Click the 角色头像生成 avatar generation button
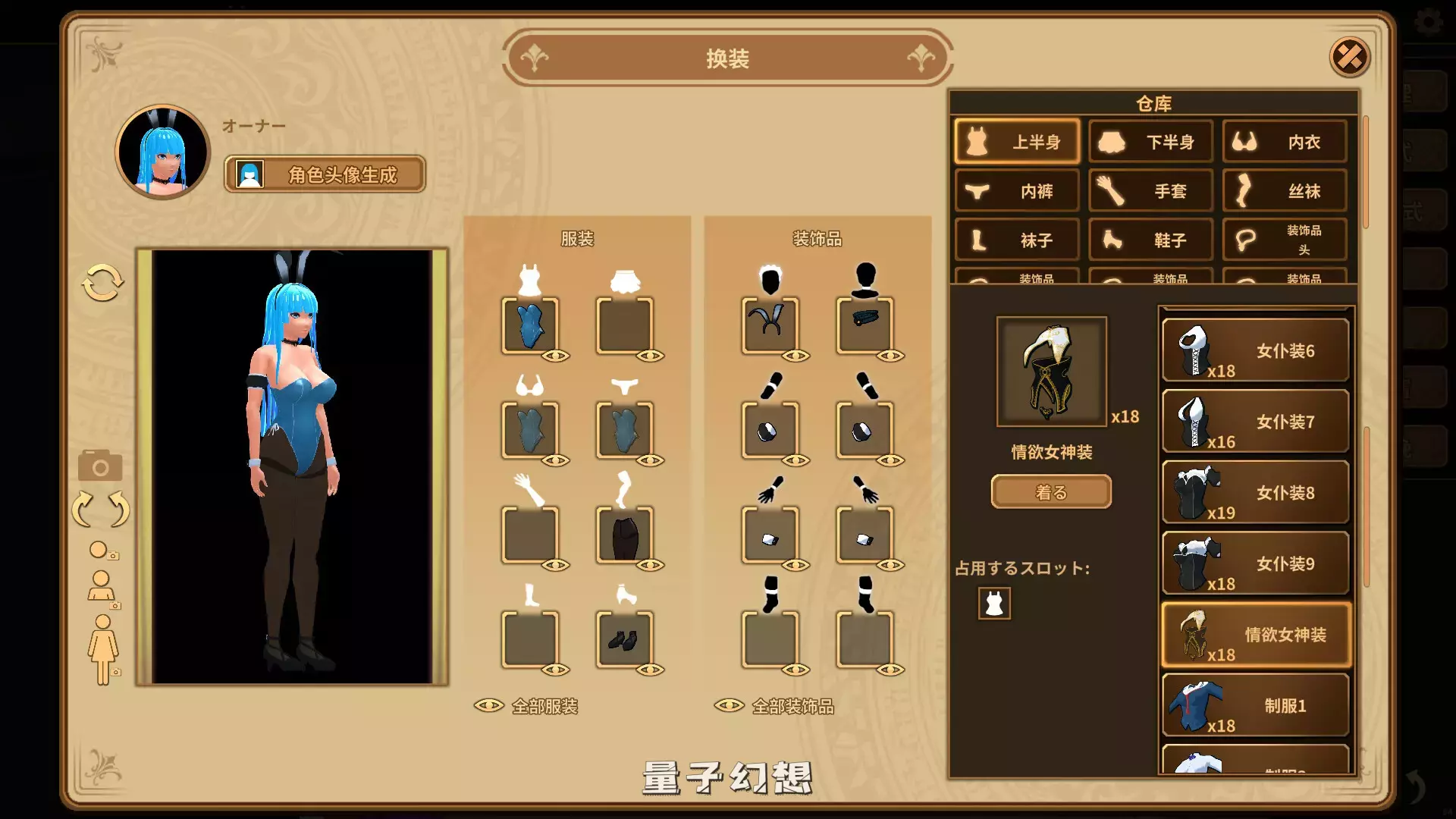 (x=325, y=174)
